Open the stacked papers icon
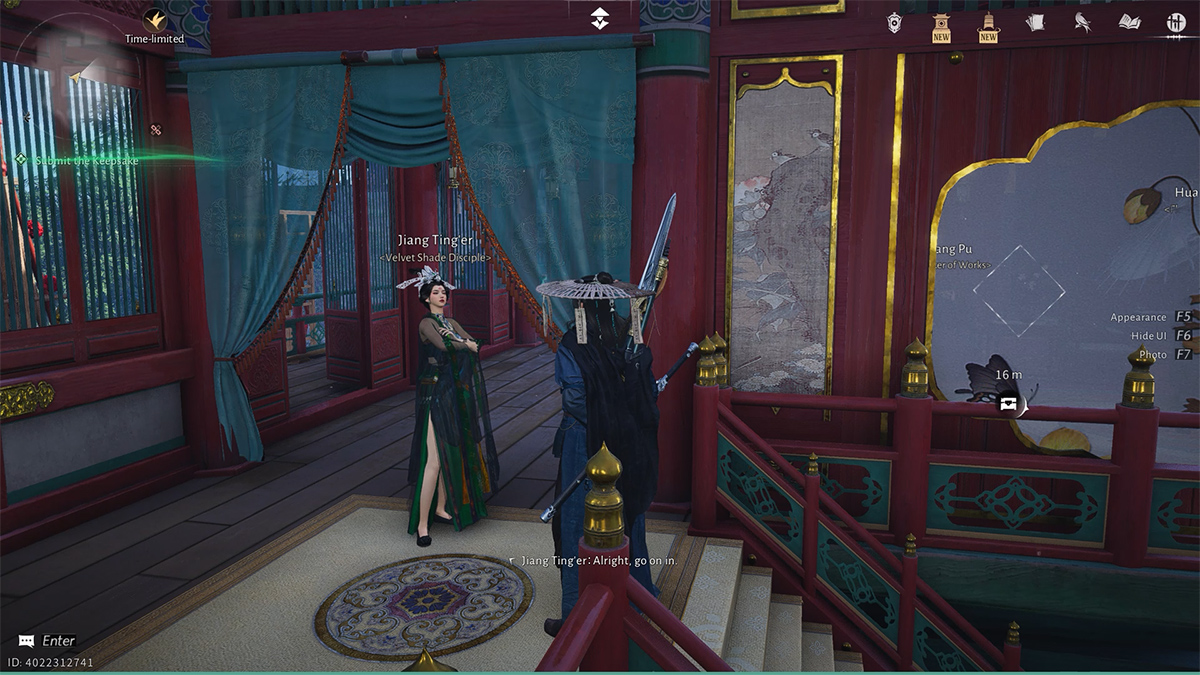 tap(1035, 22)
